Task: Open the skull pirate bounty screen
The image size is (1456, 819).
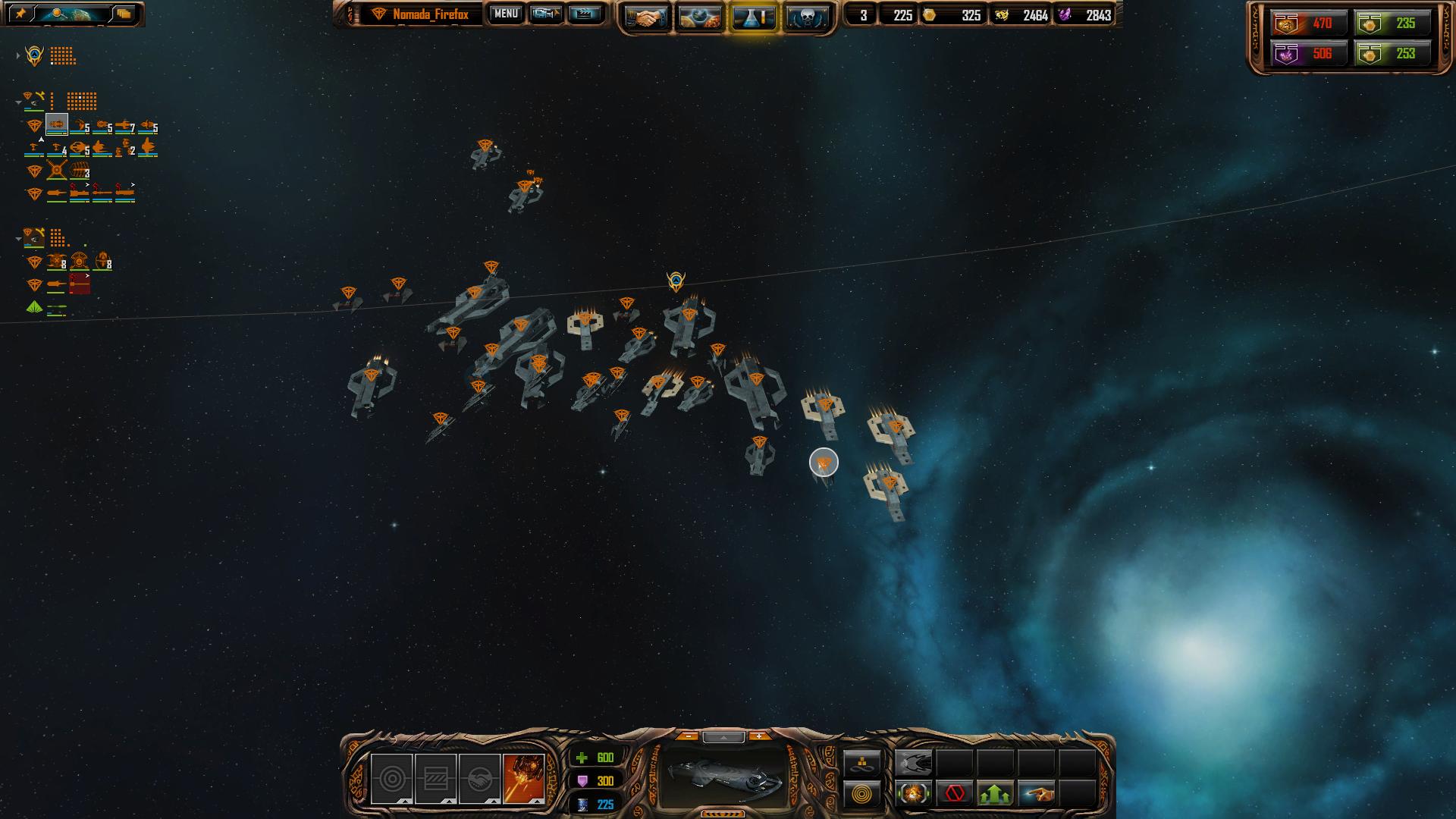Action: point(805,17)
